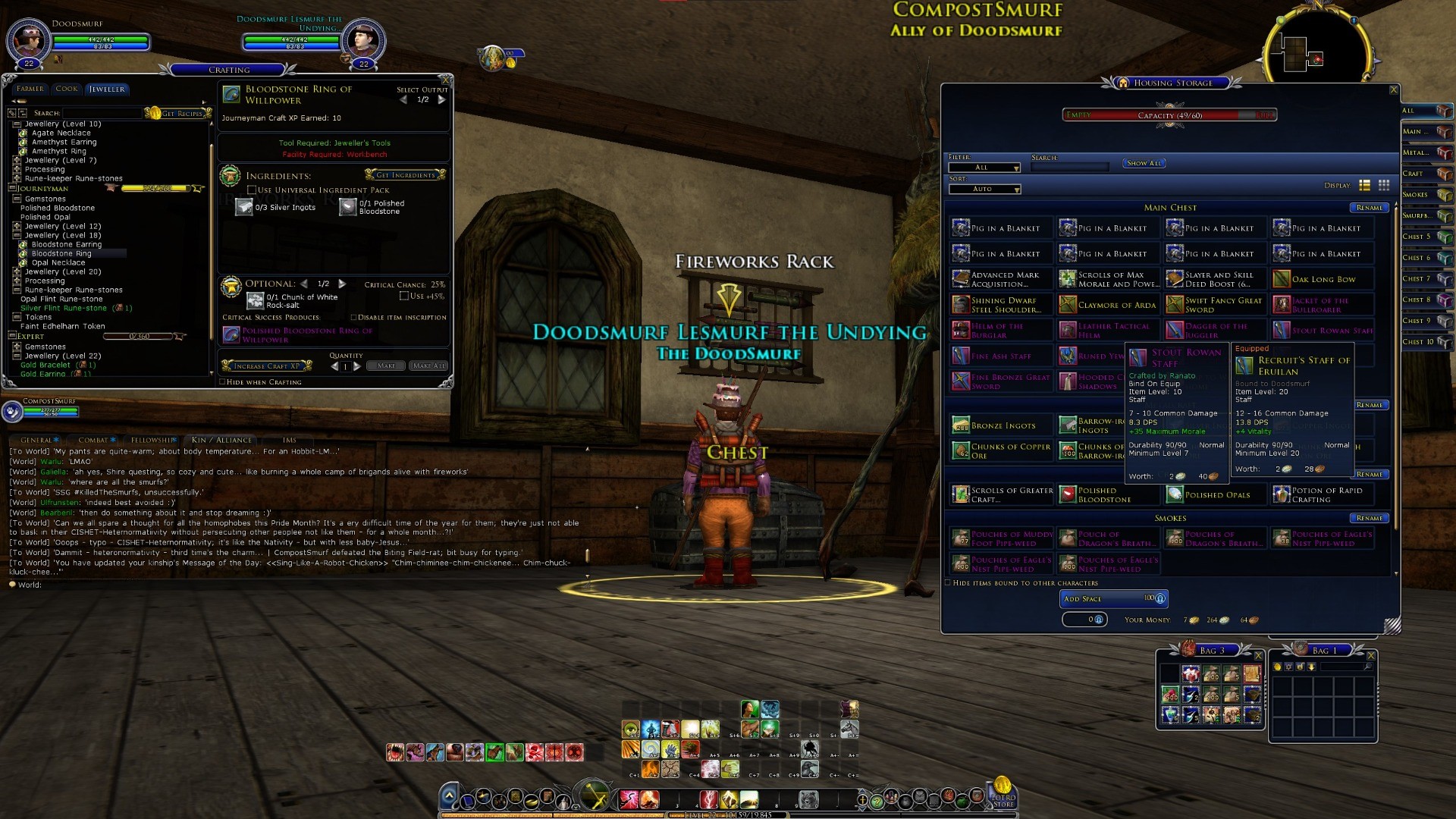Click the Increase Craft XP button
The height and width of the screenshot is (819, 1456).
pos(266,366)
